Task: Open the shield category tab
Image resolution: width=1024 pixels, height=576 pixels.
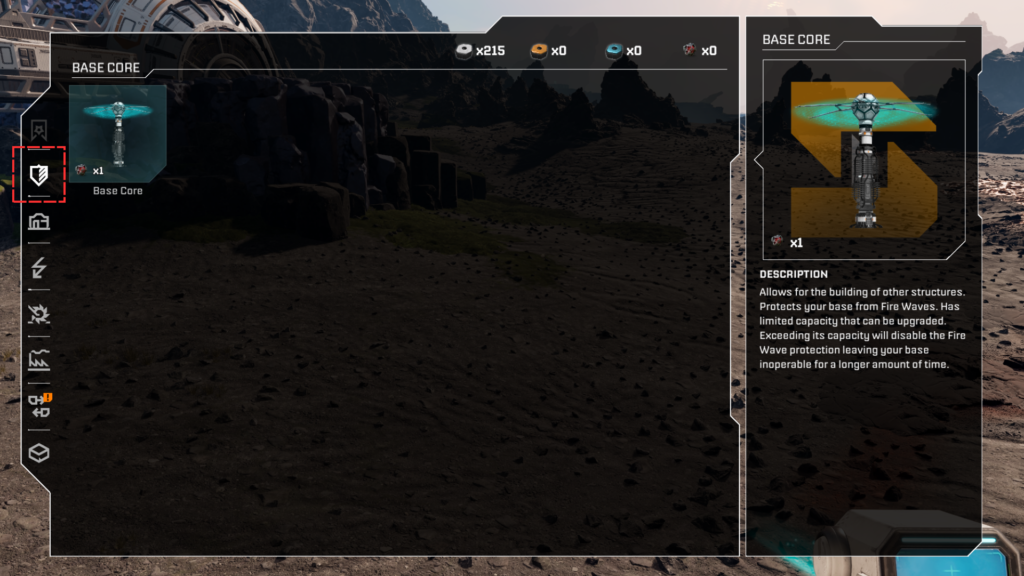Action: (x=39, y=175)
